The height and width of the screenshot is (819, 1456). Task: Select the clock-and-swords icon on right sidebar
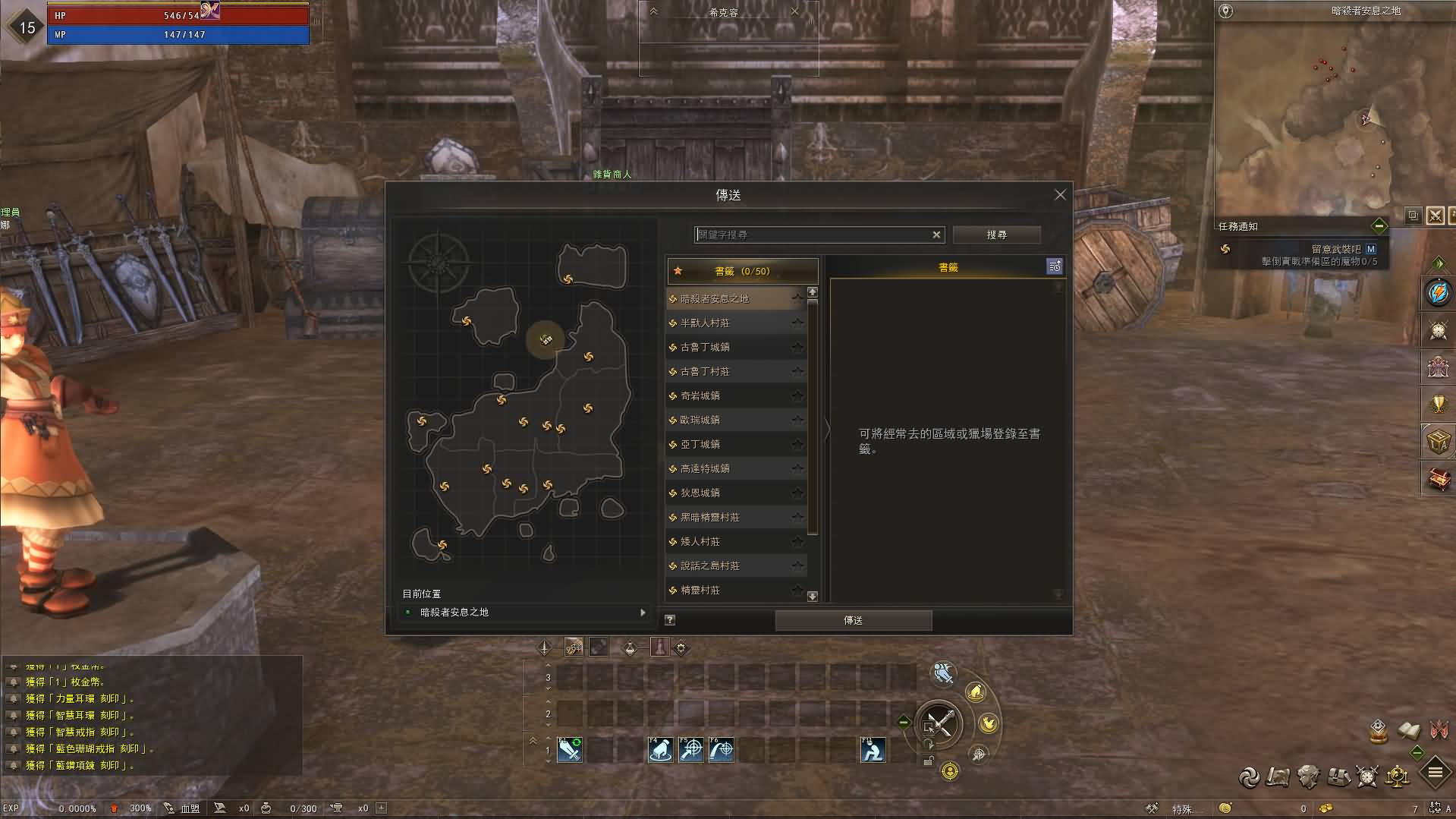tap(1437, 330)
